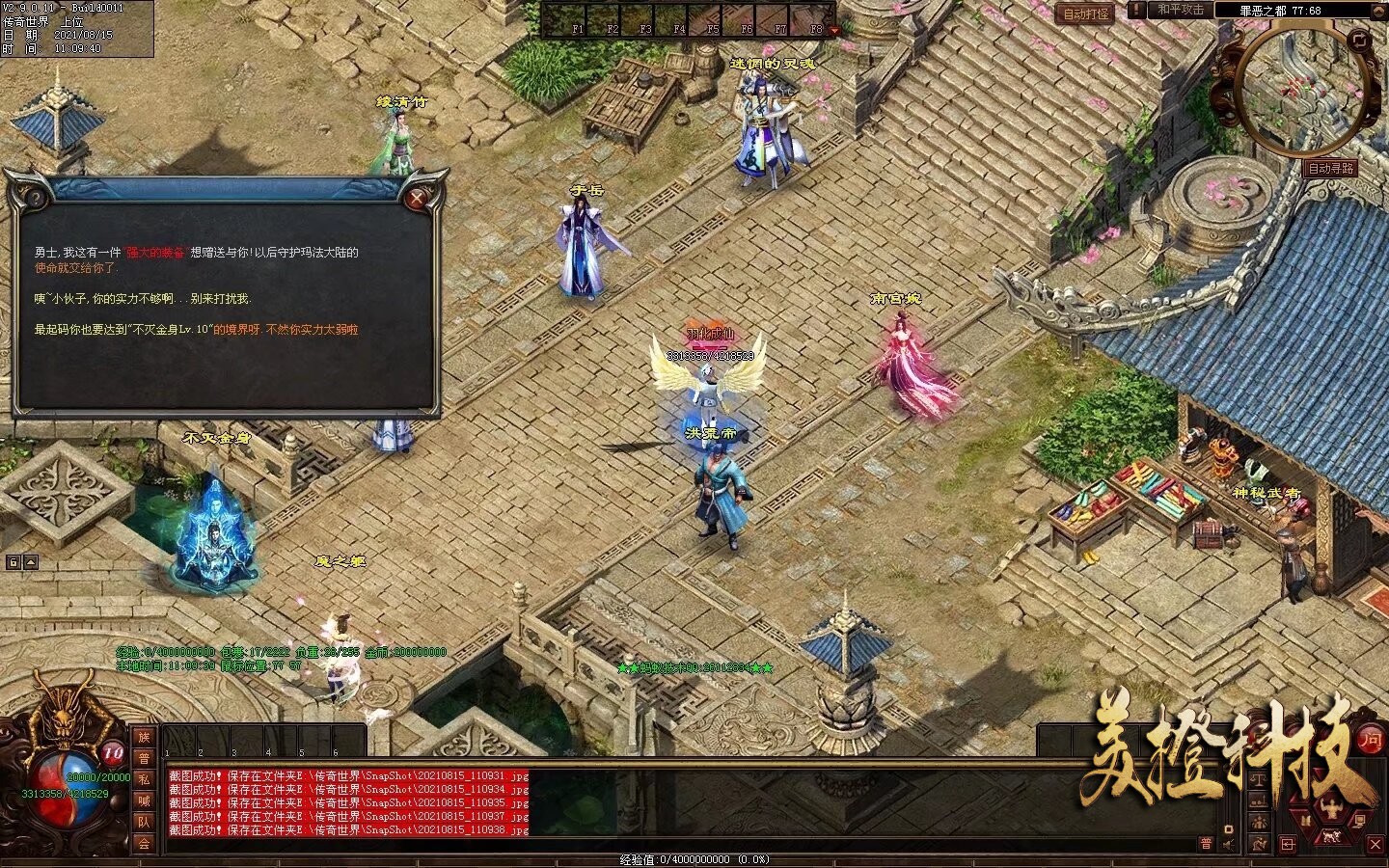The height and width of the screenshot is (868, 1389).
Task: Select the guild chat channel (会)
Action: click(144, 844)
